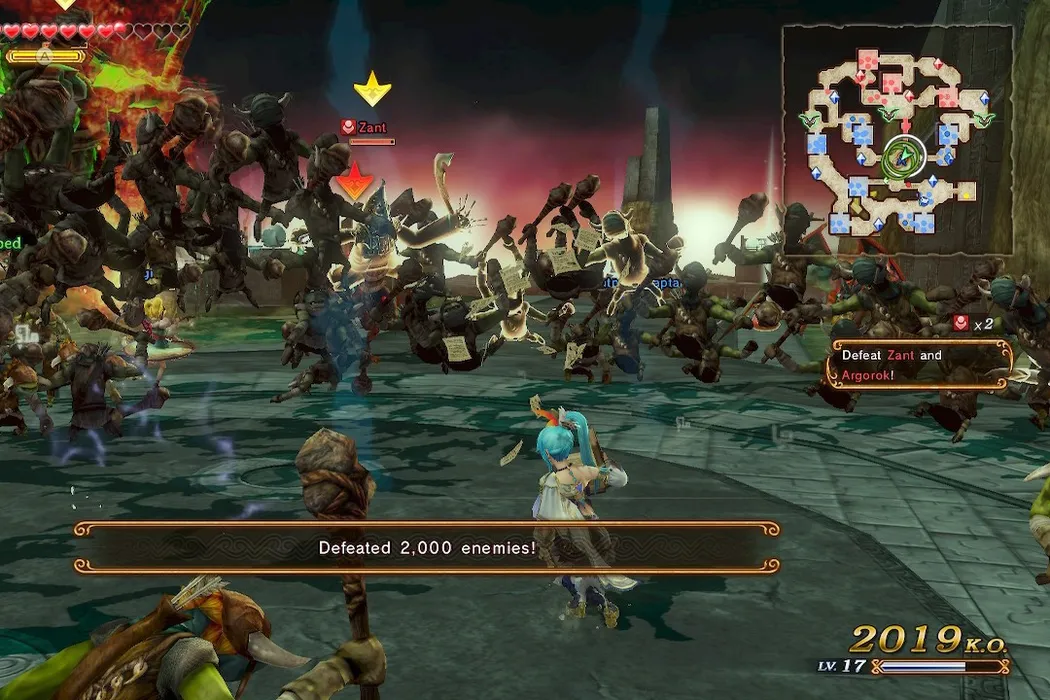1050x700 pixels.
Task: Select the Defeat Zant and Argorok objective
Action: 918,365
